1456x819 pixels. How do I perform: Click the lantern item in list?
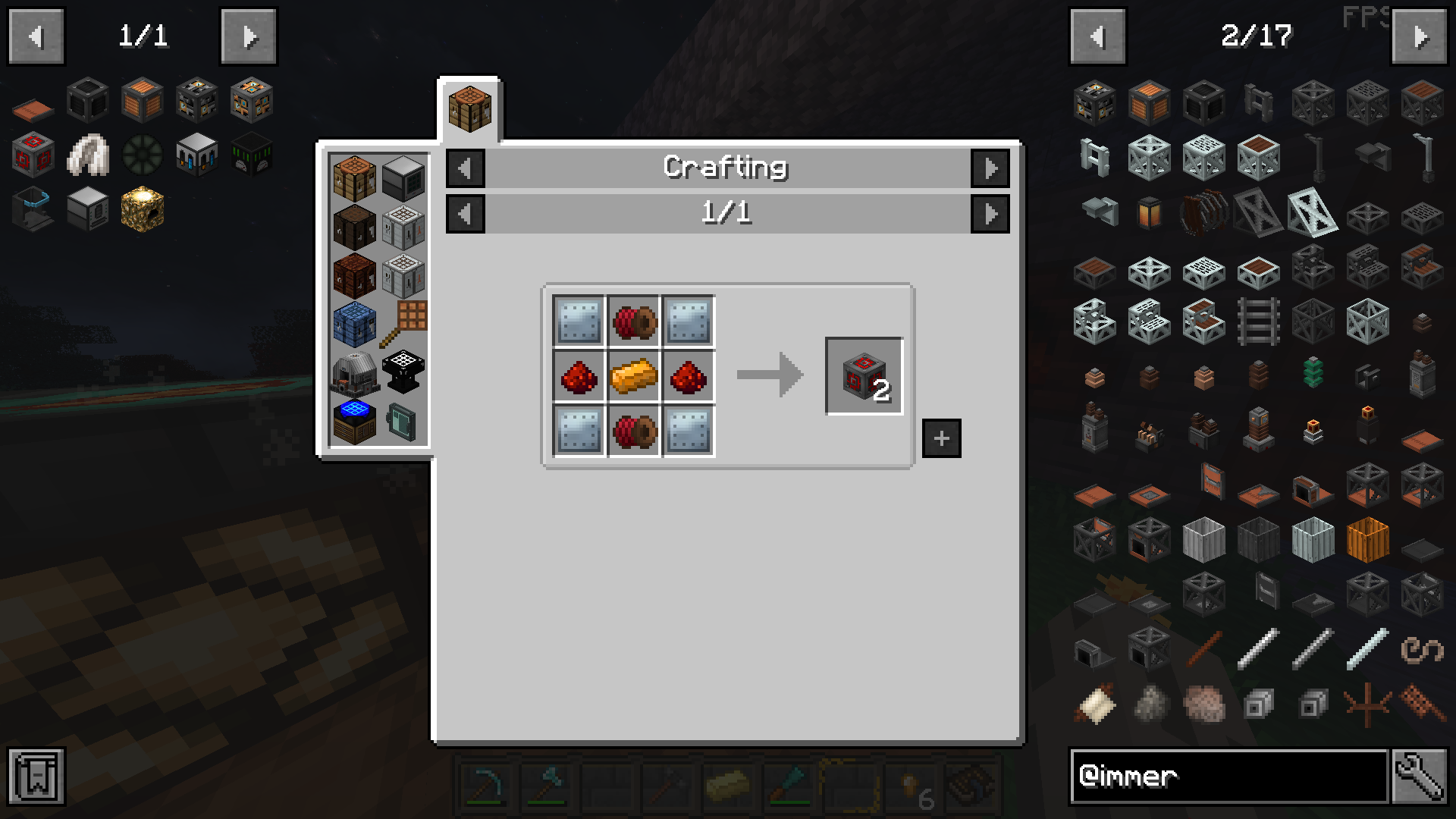pyautogui.click(x=1149, y=213)
